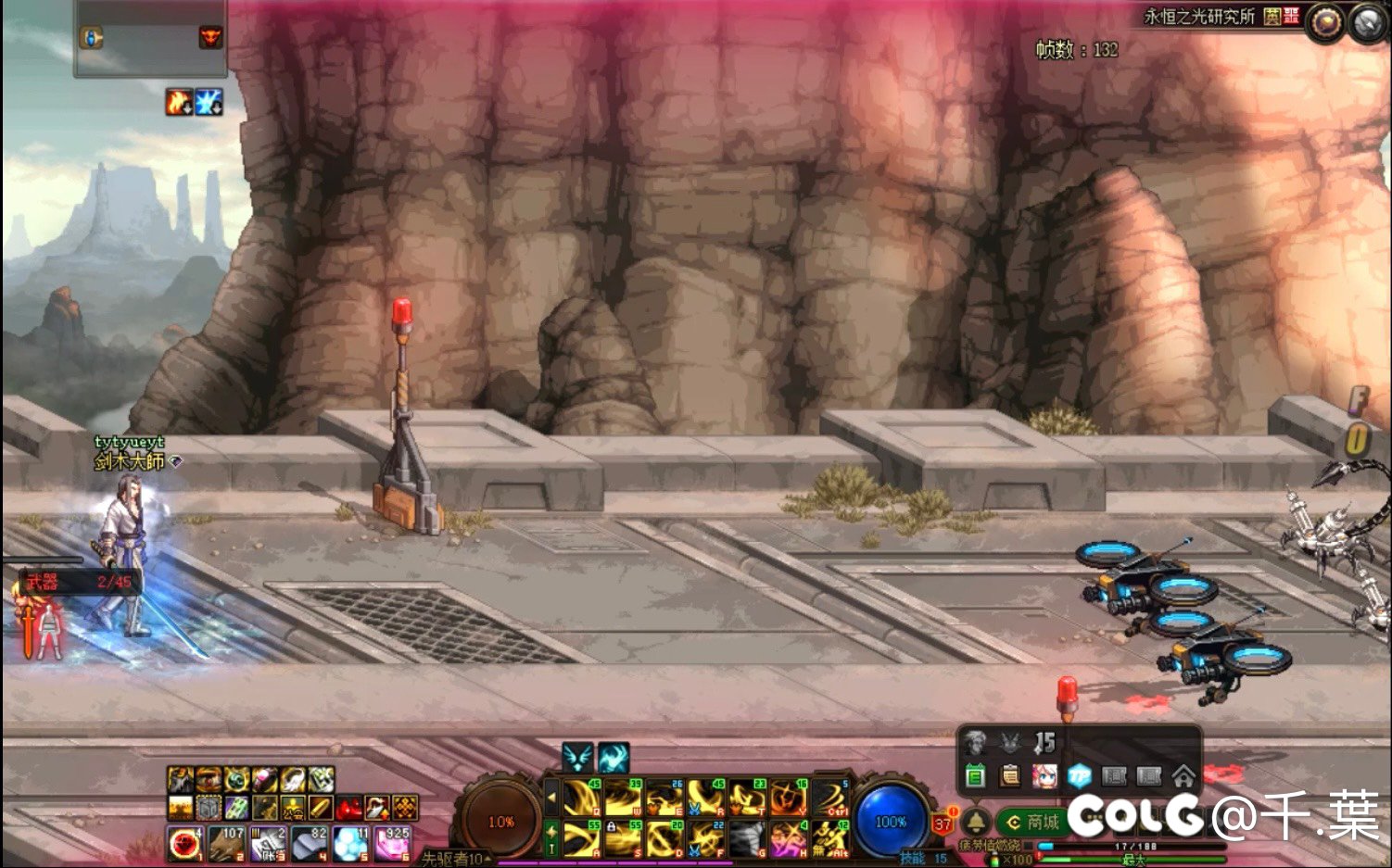Viewport: 1392px width, 868px height.
Task: Open the green calendar icon
Action: pos(975,776)
